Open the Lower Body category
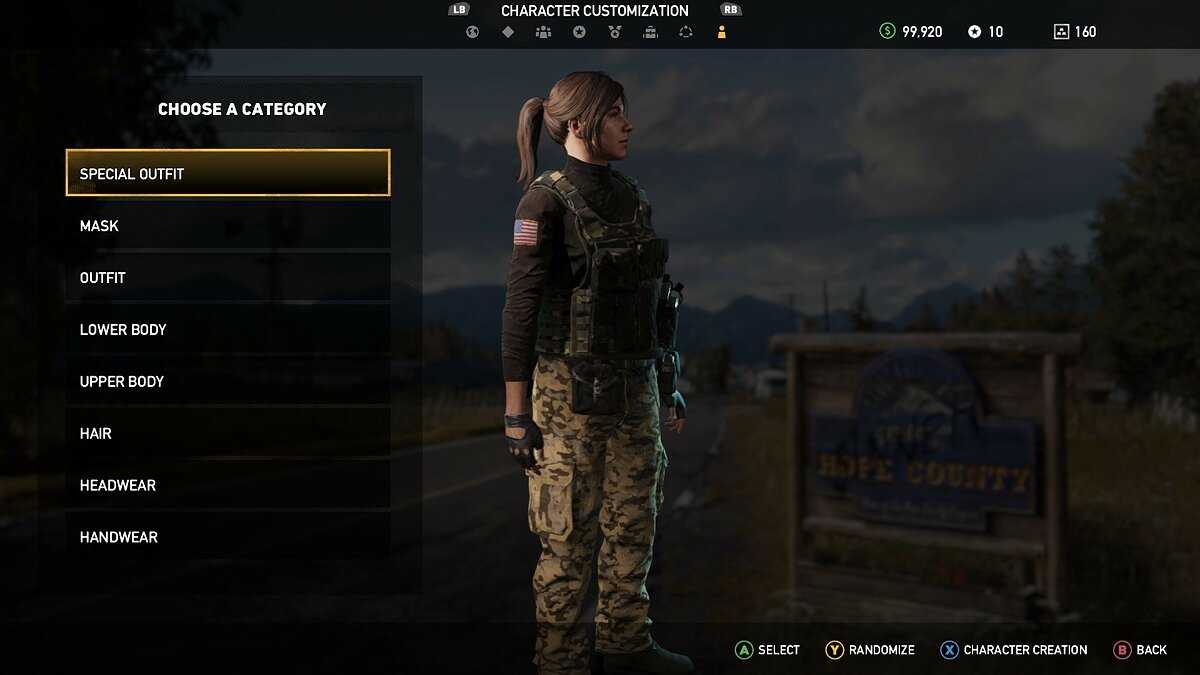 coord(228,330)
